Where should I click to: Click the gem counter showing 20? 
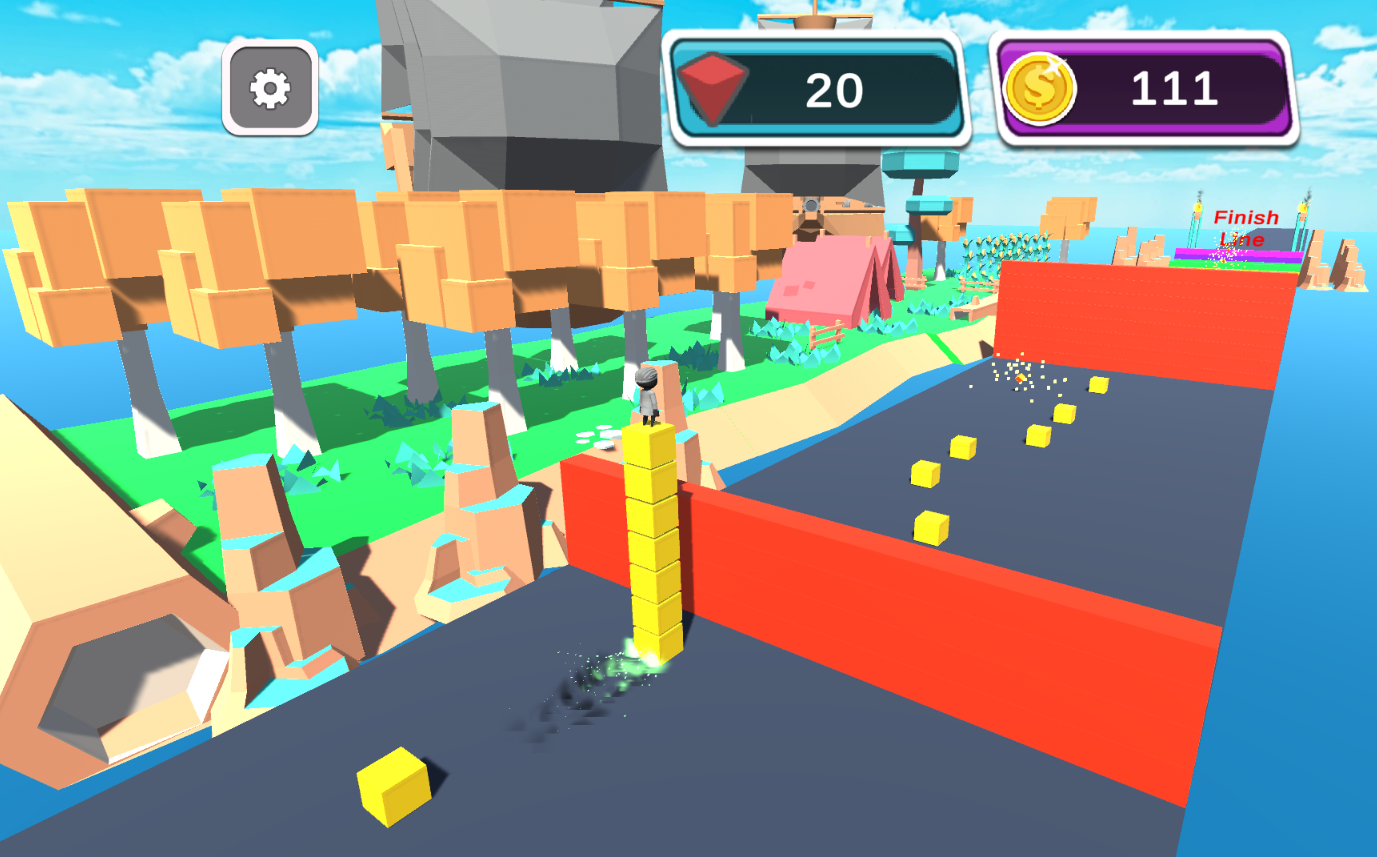(x=834, y=90)
